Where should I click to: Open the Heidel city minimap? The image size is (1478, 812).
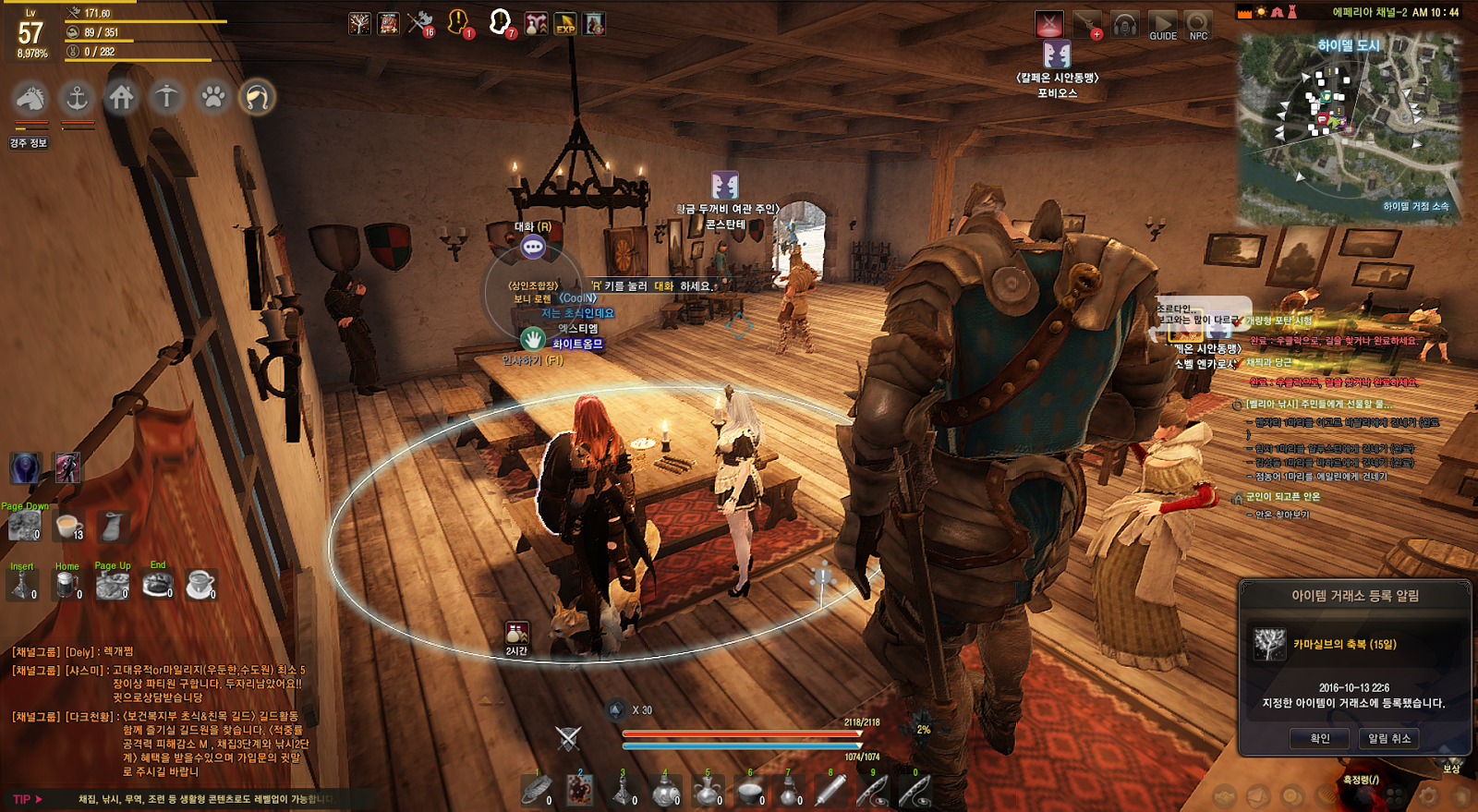[x=1350, y=129]
